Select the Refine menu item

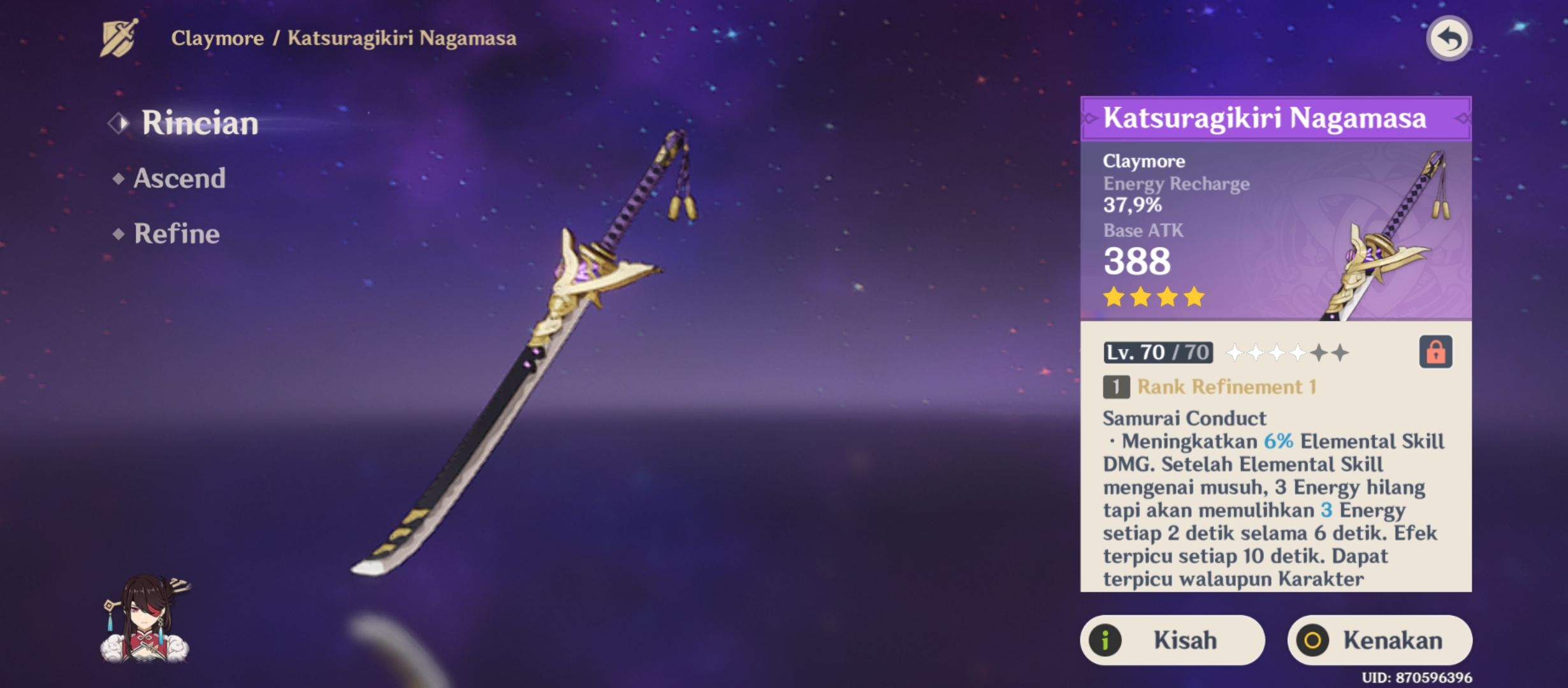click(175, 234)
